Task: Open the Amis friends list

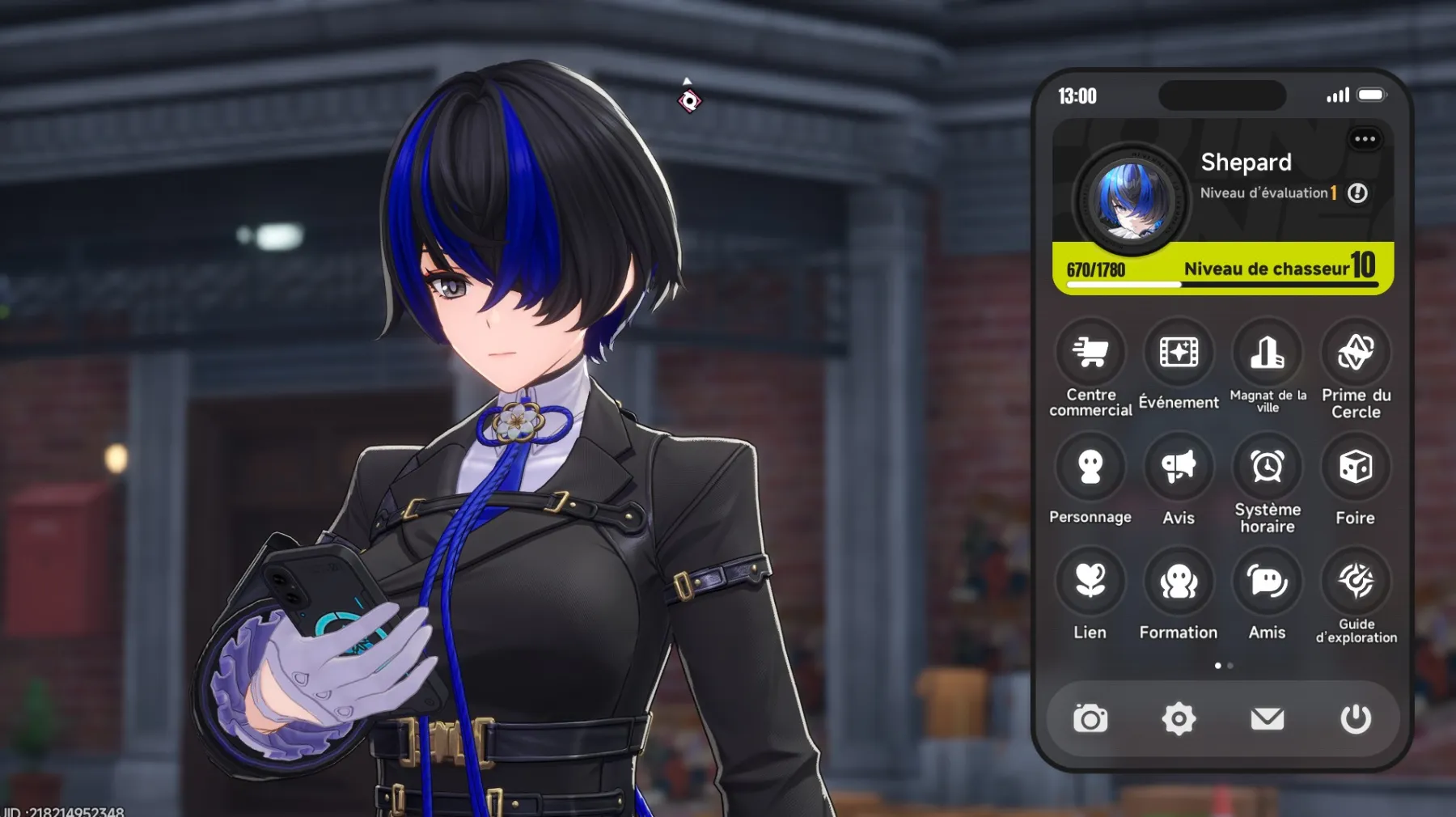Action: (1268, 581)
